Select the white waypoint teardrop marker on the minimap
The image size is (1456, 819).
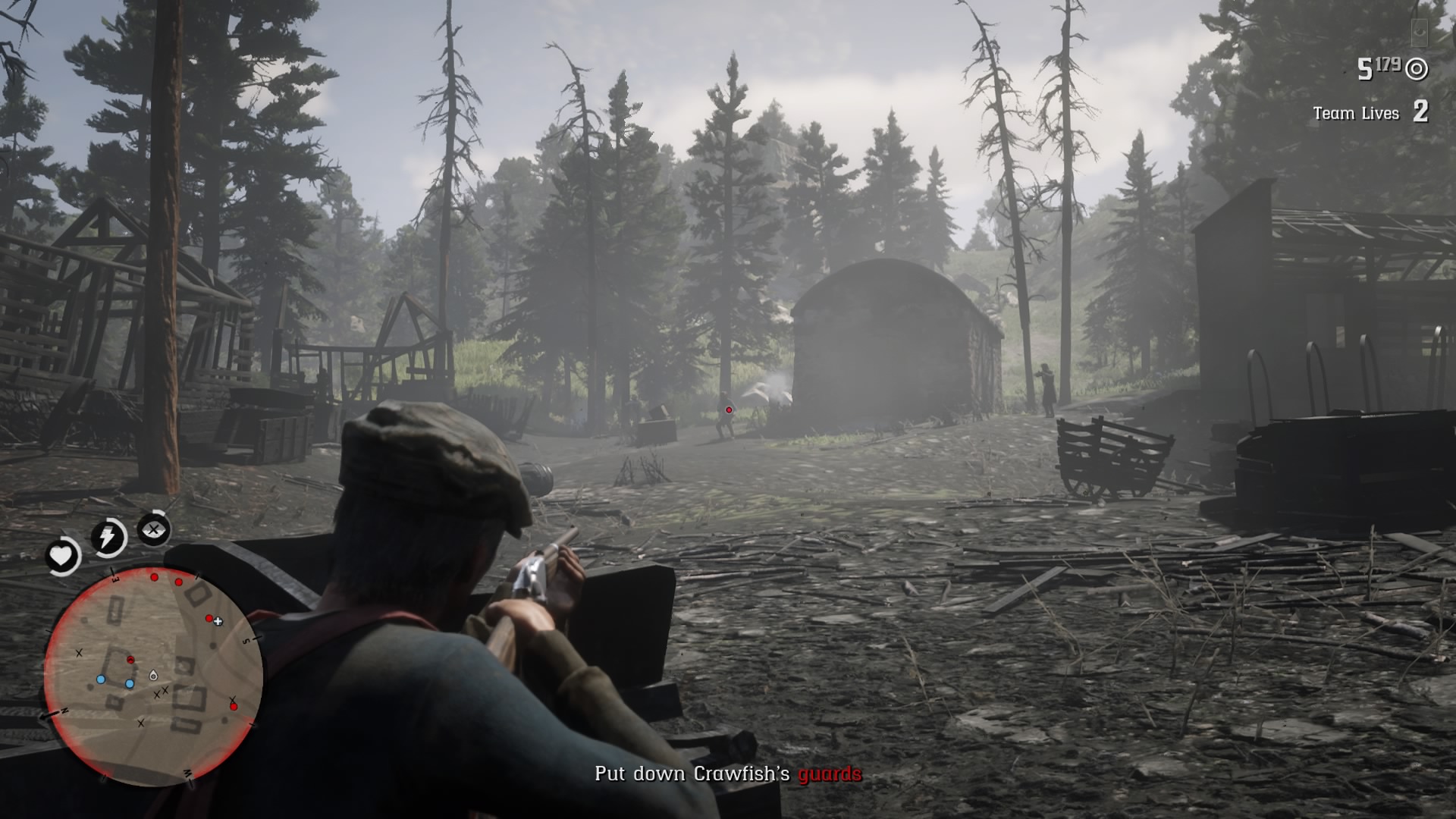click(153, 676)
